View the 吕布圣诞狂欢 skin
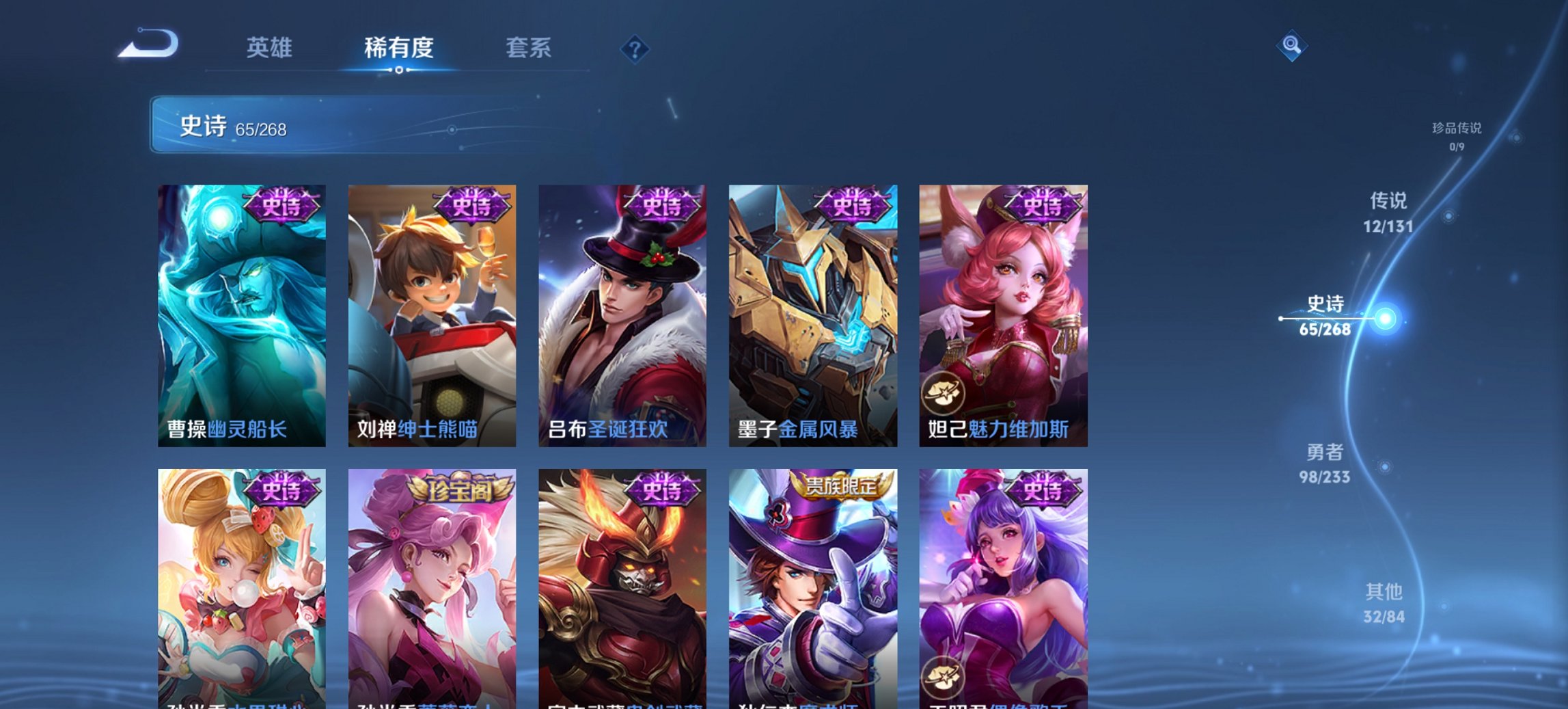 pos(623,311)
